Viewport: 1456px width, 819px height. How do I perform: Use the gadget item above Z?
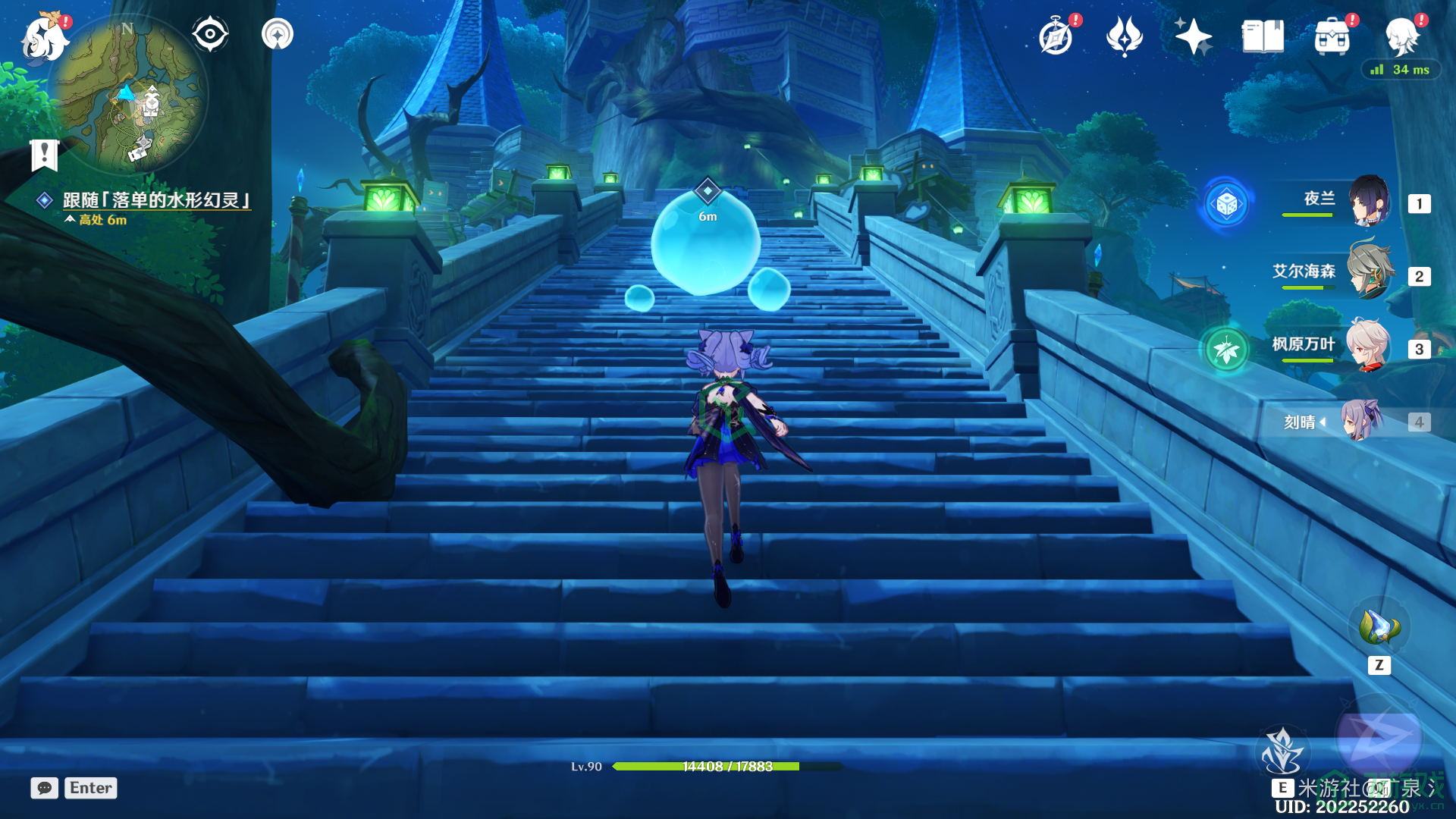[1379, 628]
